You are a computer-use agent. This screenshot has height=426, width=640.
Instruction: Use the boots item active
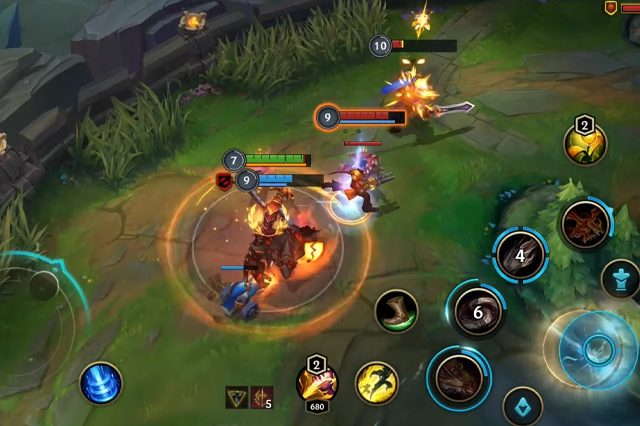397,310
